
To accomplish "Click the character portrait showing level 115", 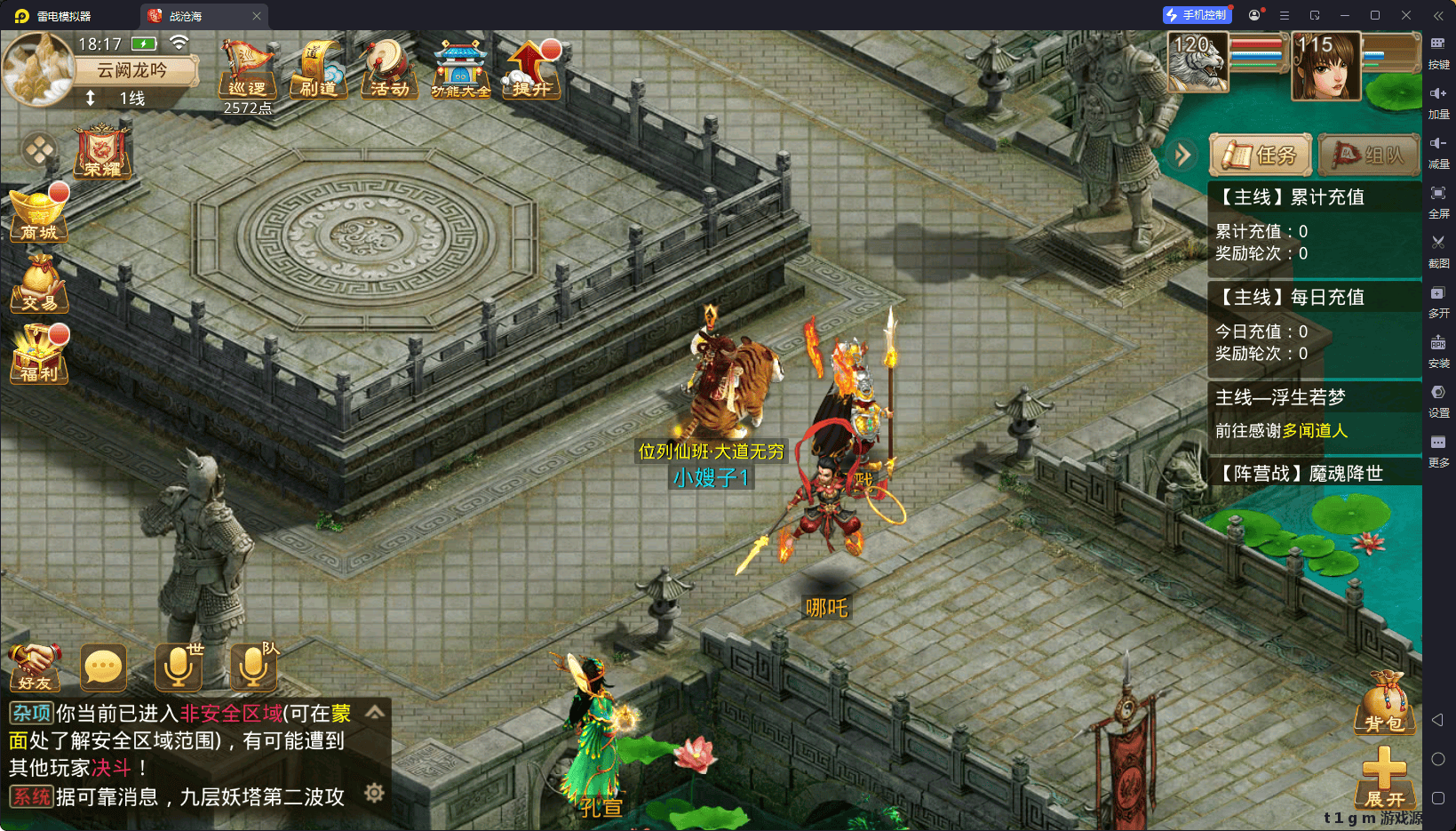I will (1325, 66).
